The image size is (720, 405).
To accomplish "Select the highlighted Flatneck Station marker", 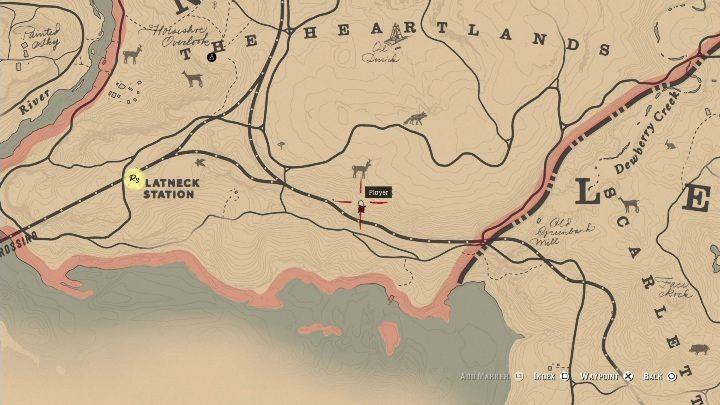I will pos(133,179).
